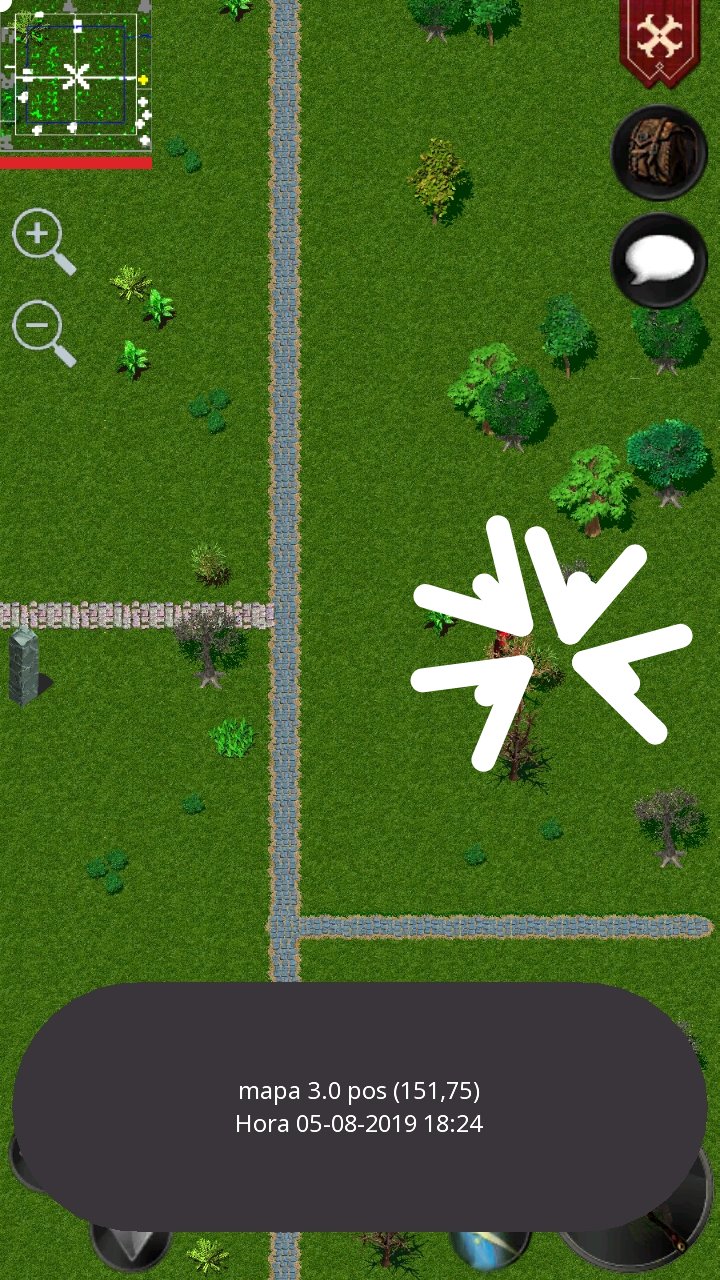This screenshot has height=1280, width=720.
Task: Zoom in with the plus magnifier
Action: coord(40,238)
